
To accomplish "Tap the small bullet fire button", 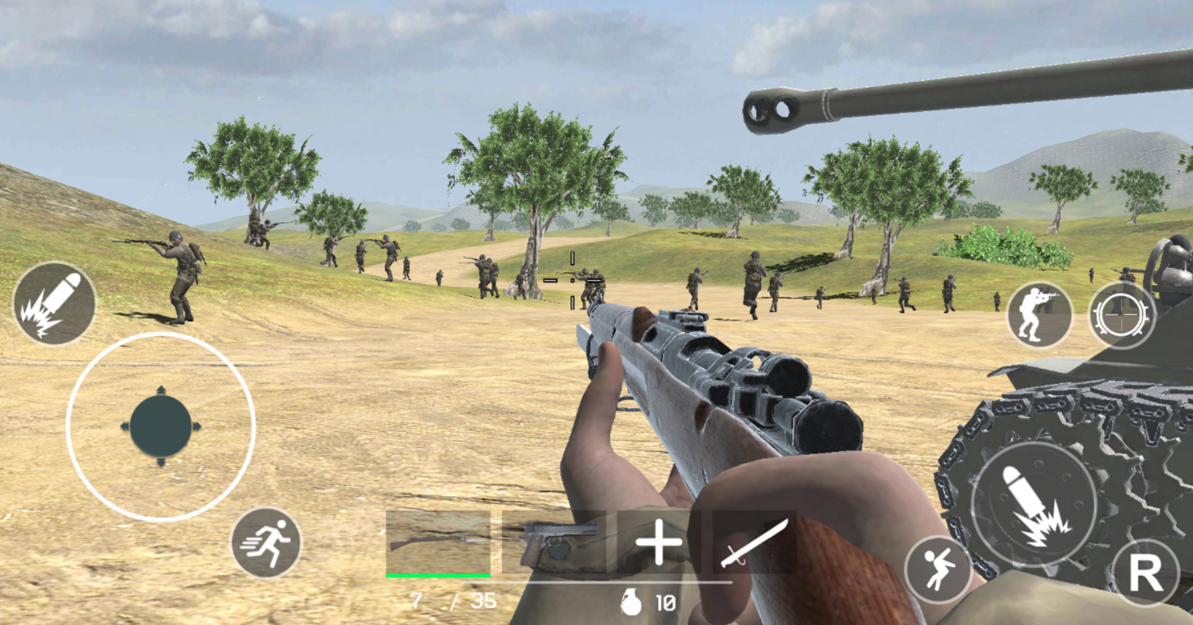I will [x=55, y=303].
